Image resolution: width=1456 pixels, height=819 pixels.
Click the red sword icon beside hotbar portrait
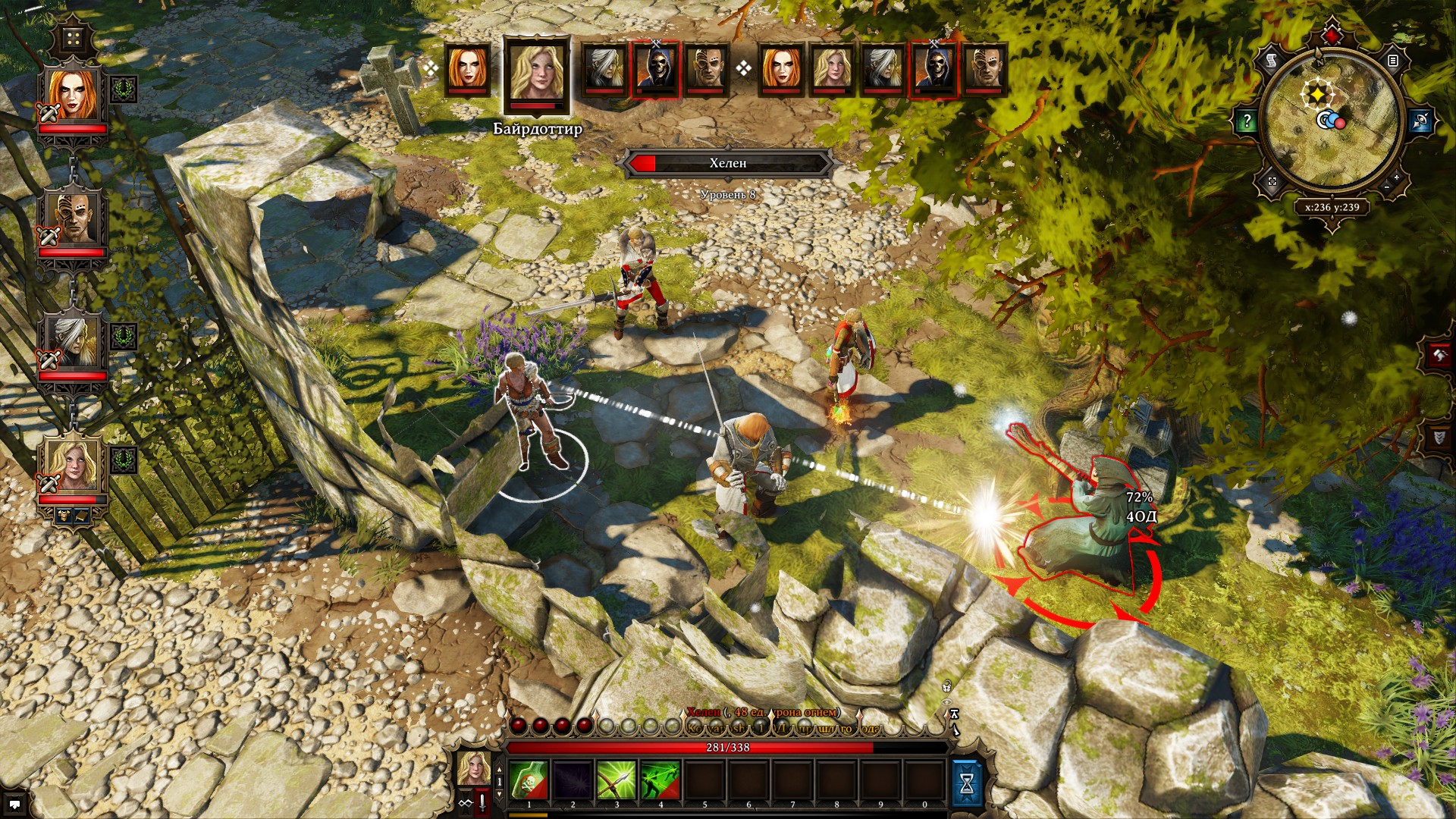tap(482, 803)
